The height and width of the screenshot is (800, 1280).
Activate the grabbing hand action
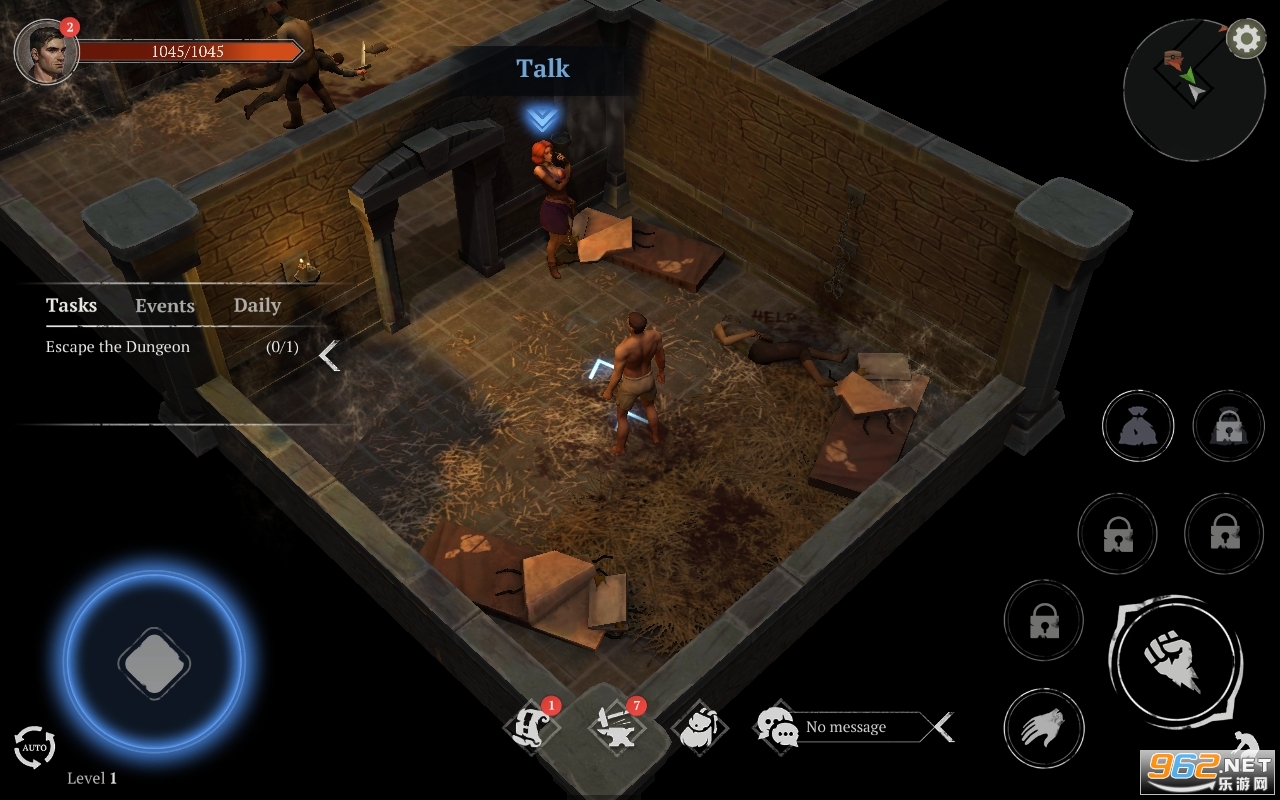click(1044, 727)
